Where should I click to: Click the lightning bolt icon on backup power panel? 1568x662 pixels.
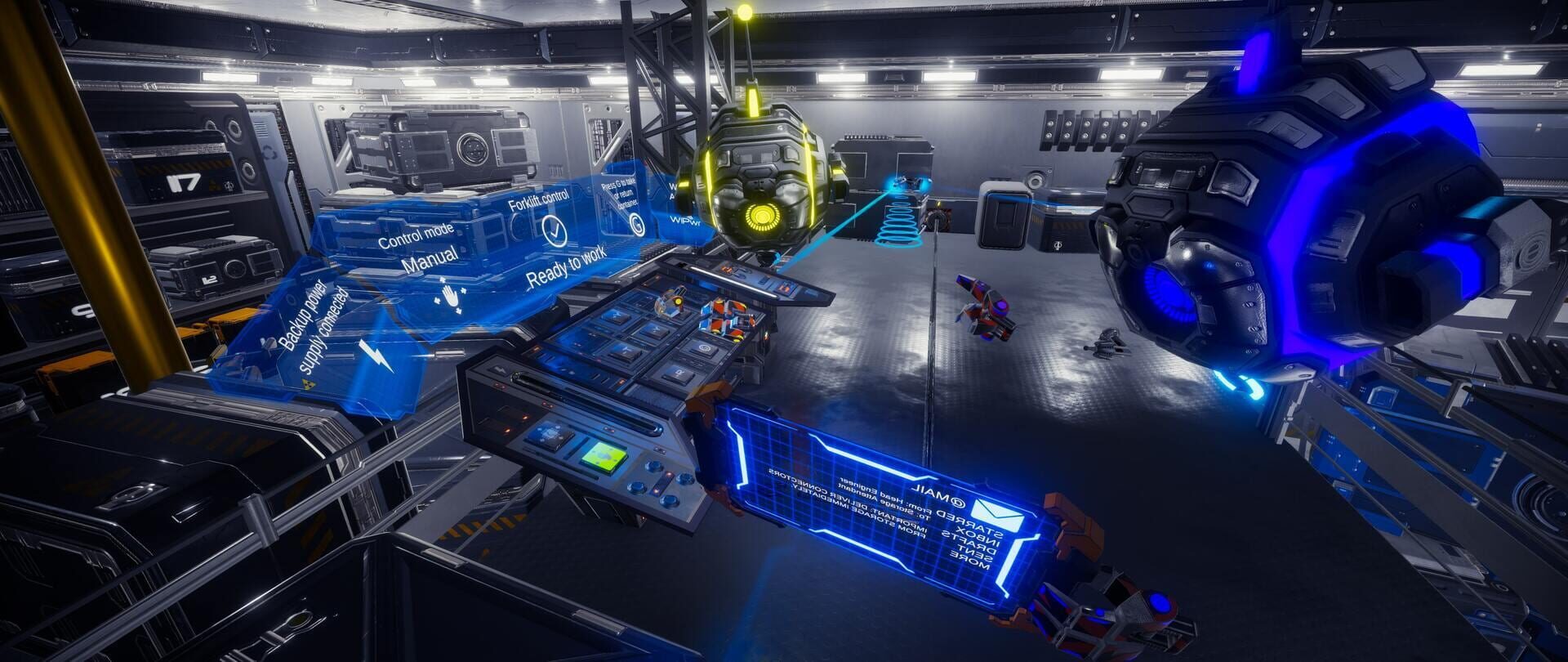(375, 356)
